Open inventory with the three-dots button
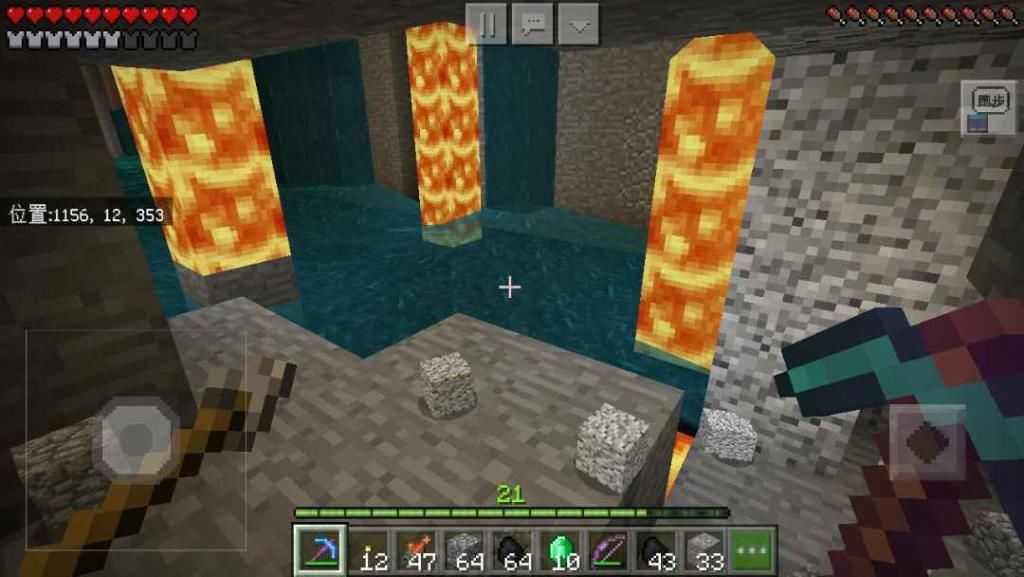 [x=752, y=550]
